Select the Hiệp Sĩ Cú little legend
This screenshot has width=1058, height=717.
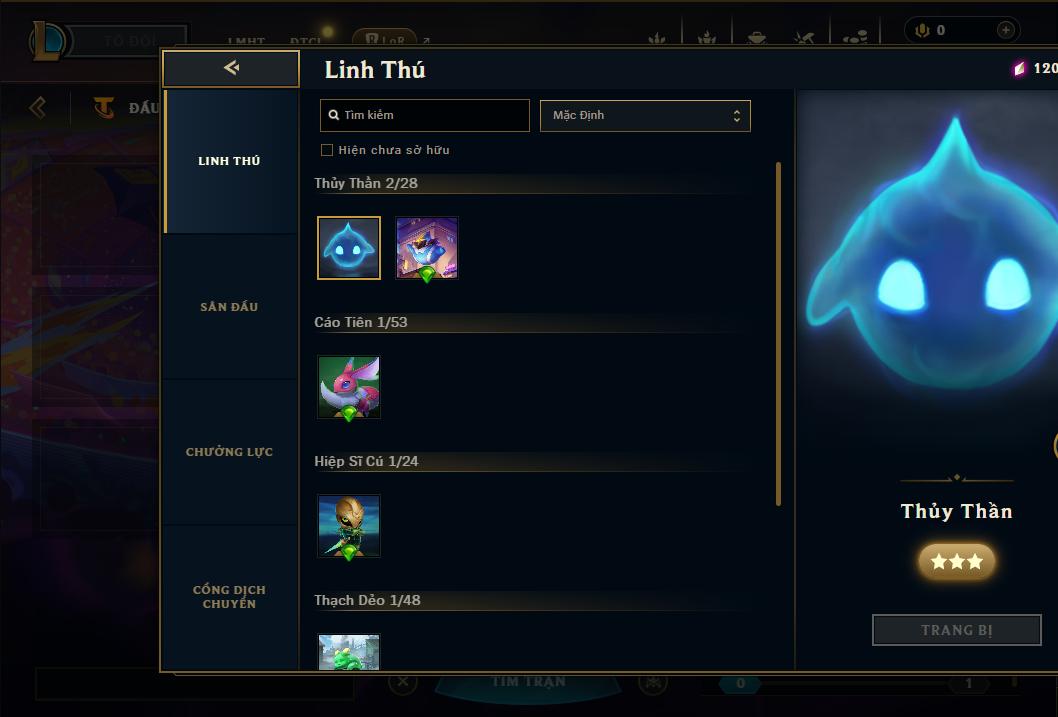coord(349,526)
